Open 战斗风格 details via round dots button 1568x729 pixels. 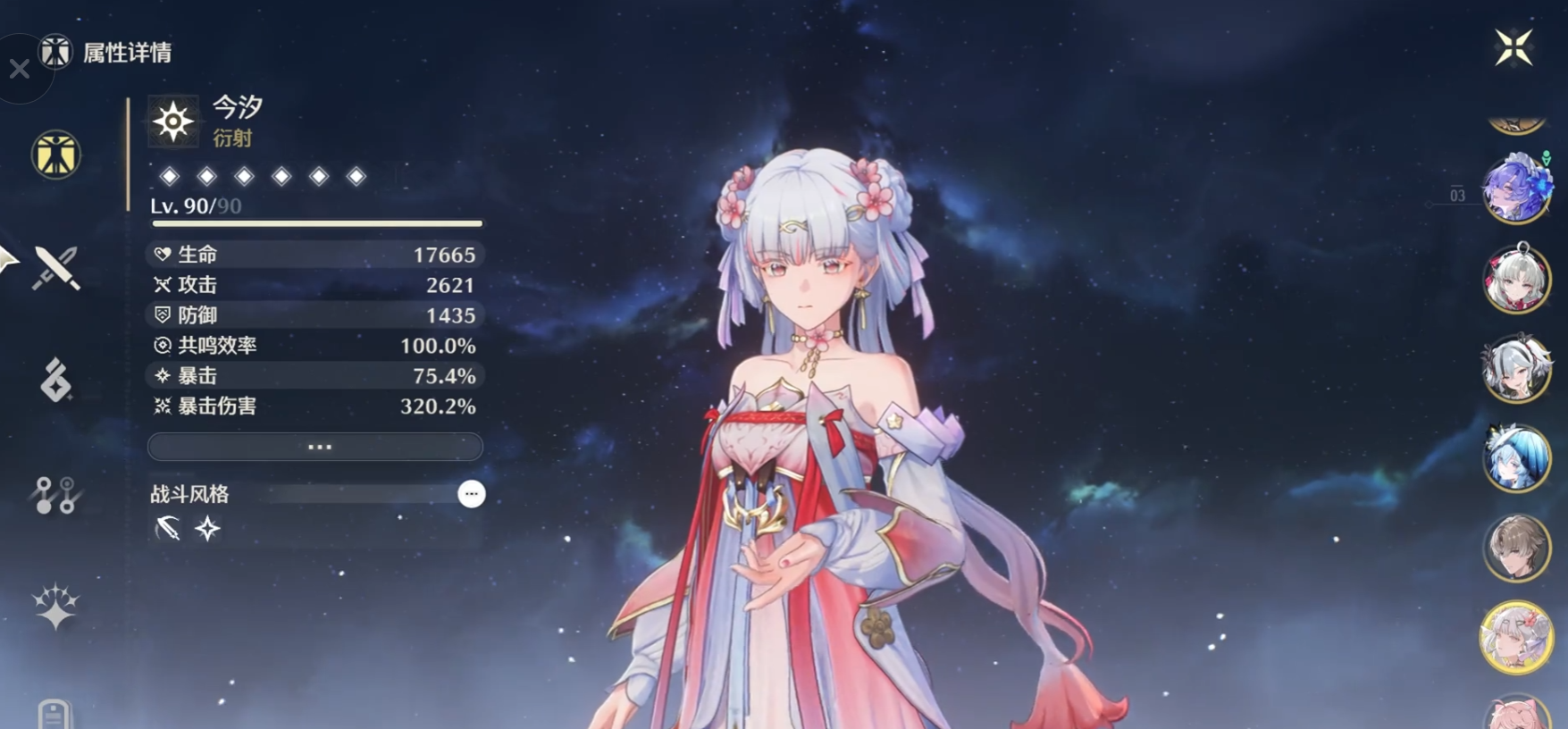pyautogui.click(x=471, y=494)
